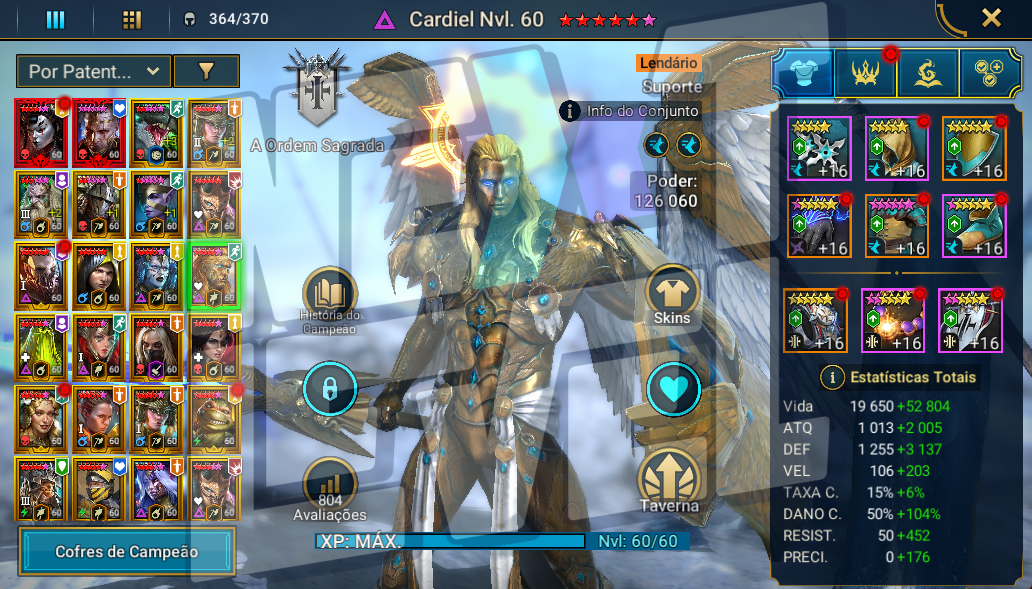Close the champion screen with the X
This screenshot has width=1032, height=589.
click(x=991, y=18)
